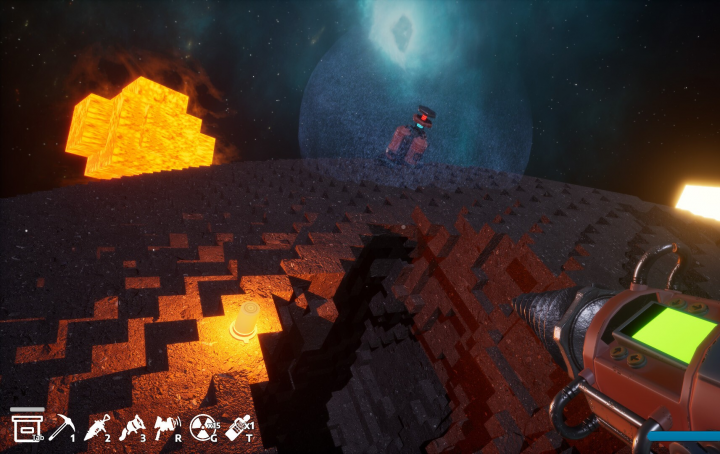Equip the drill tool in the hotbar
The image size is (720, 454).
[97, 428]
